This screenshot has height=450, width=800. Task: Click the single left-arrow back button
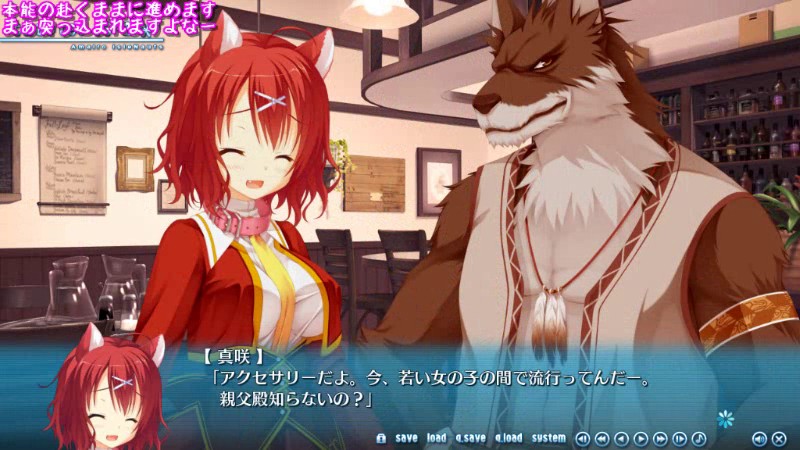(621, 438)
